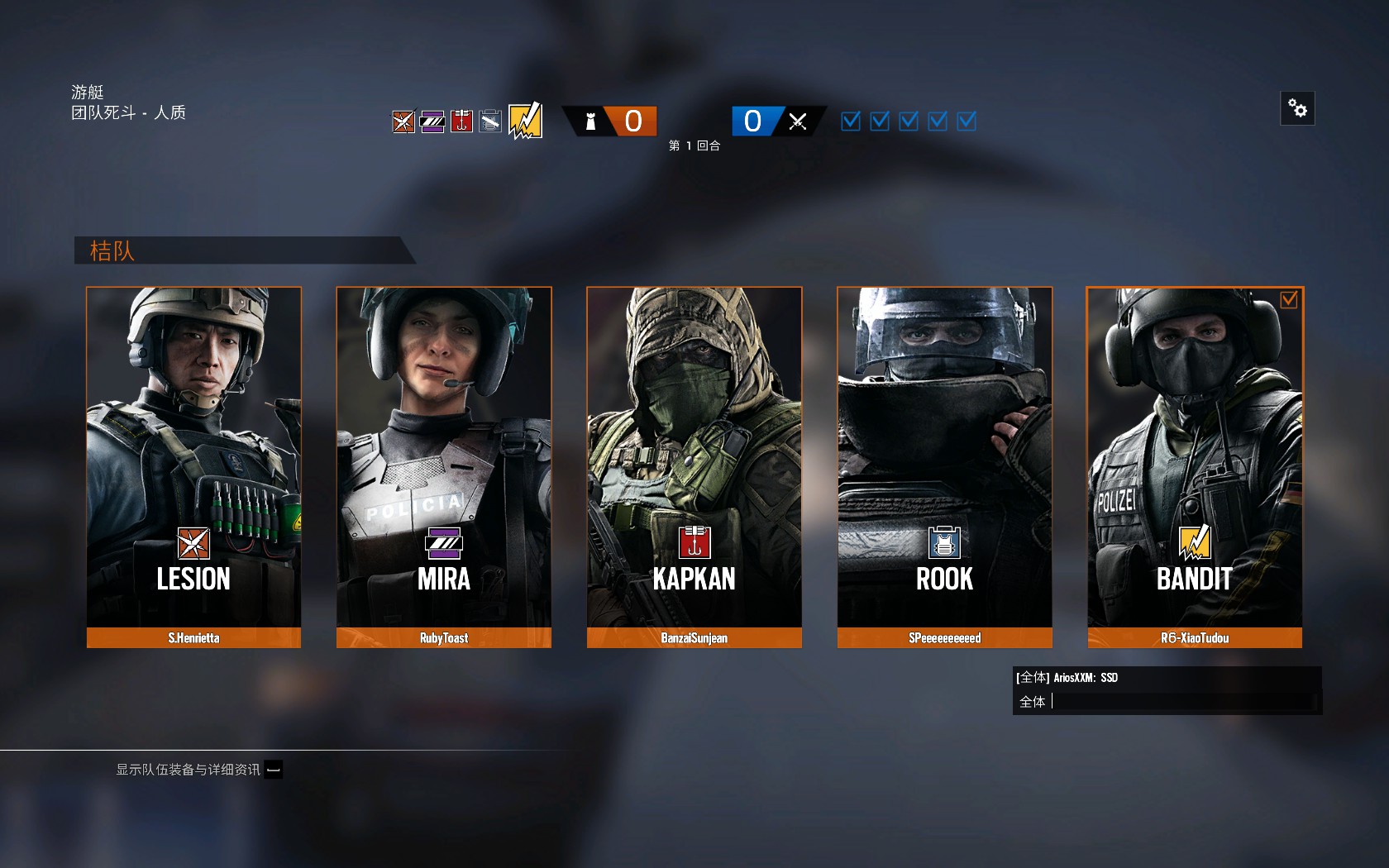Click Mira icon in top team bar

click(x=432, y=122)
